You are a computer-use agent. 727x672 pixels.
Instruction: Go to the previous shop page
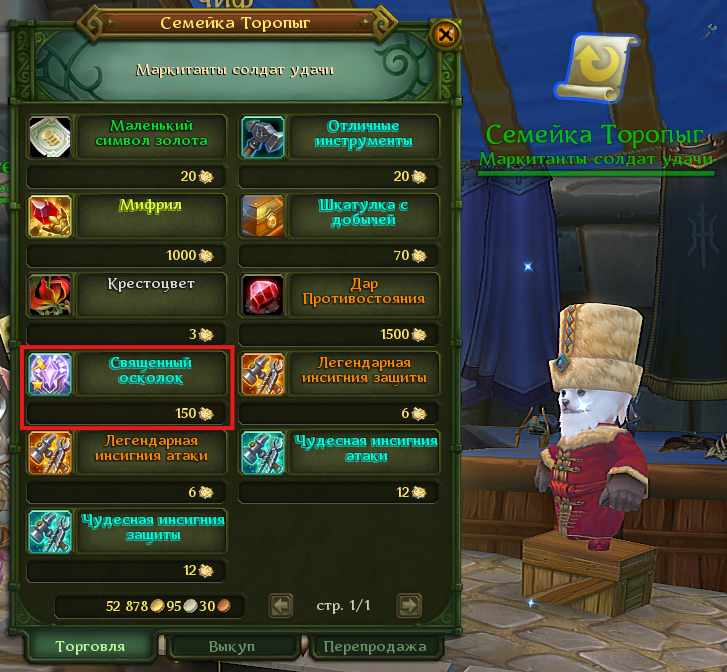click(282, 605)
